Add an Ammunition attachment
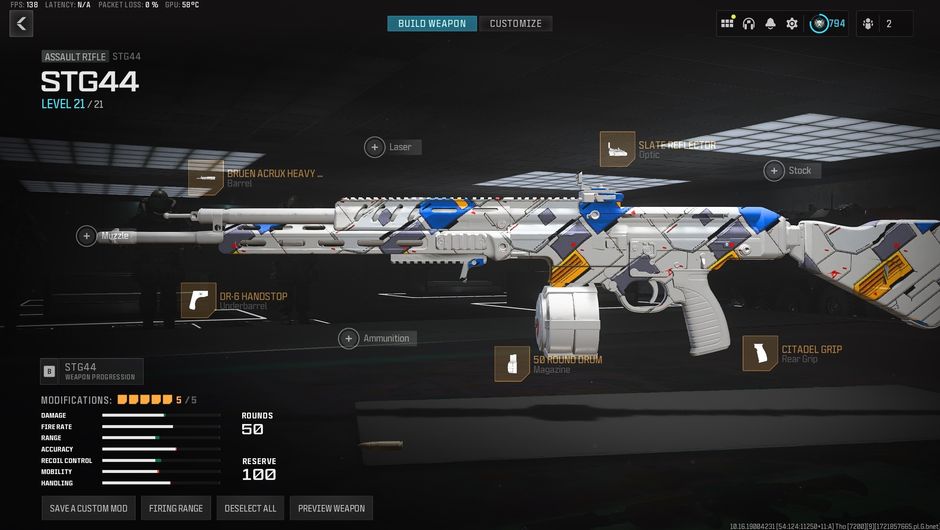This screenshot has height=530, width=940. (349, 338)
